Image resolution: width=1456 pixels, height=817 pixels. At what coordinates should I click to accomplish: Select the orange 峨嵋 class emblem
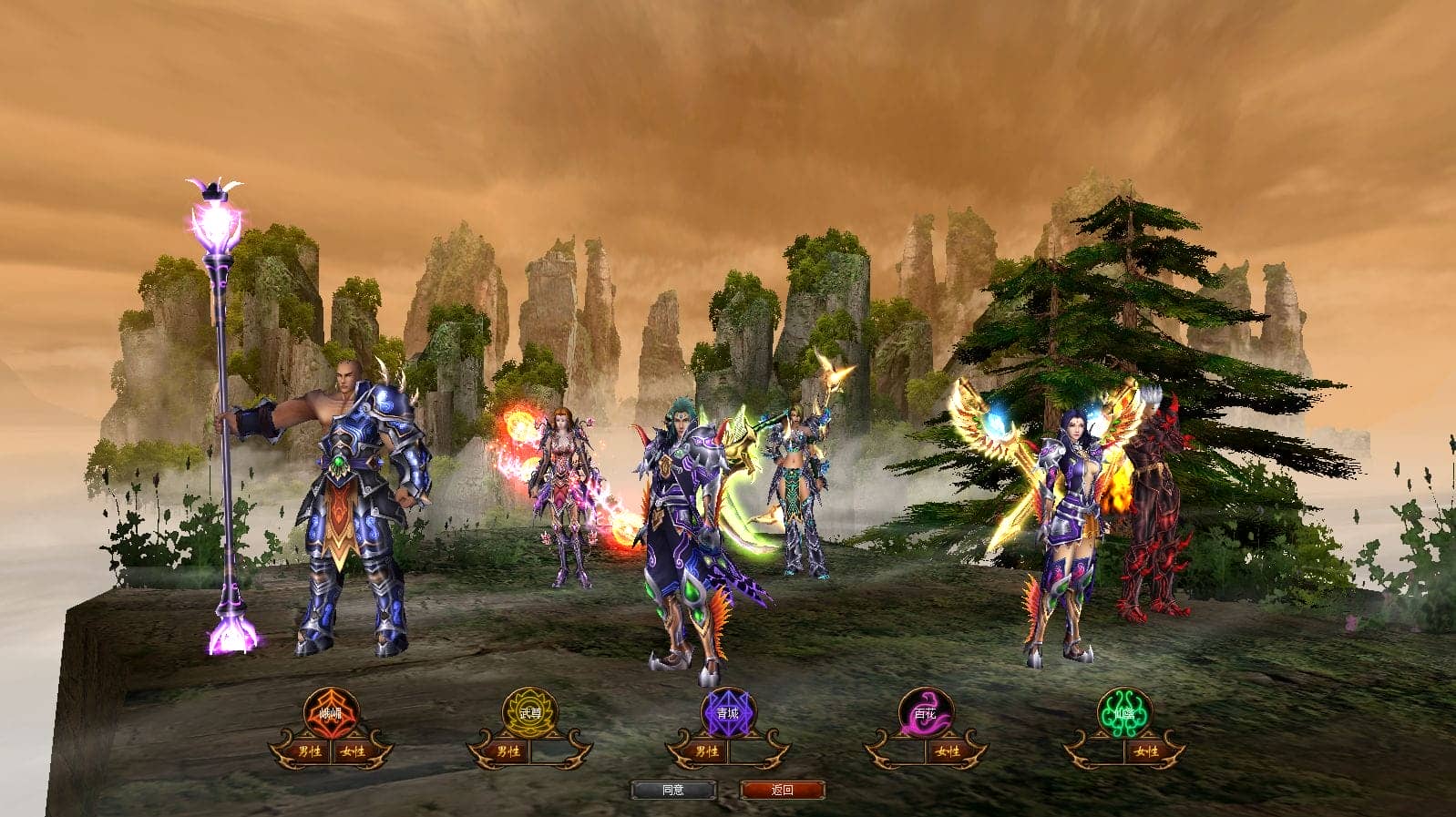coord(331,712)
